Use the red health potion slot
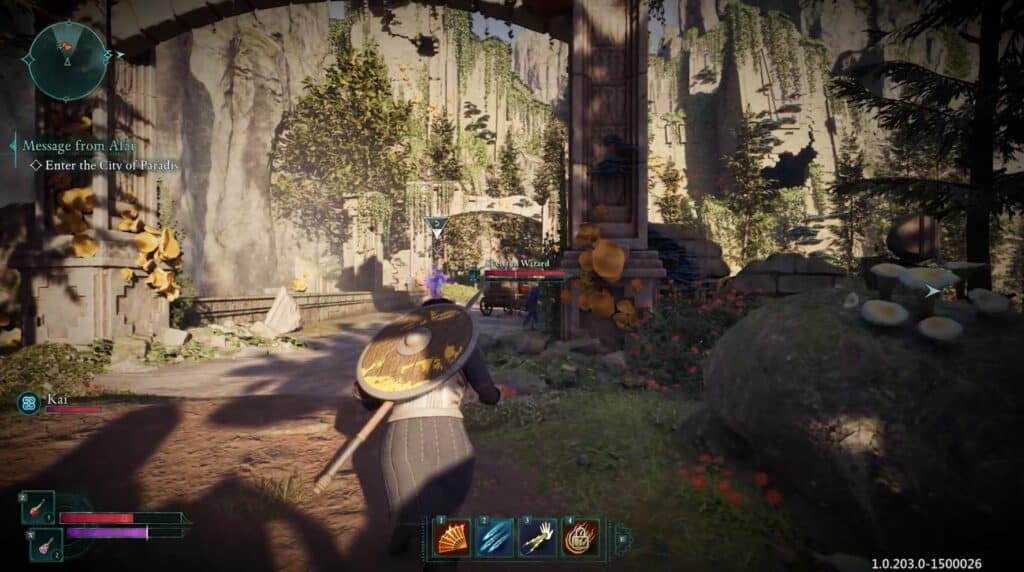The image size is (1024, 572). click(39, 508)
